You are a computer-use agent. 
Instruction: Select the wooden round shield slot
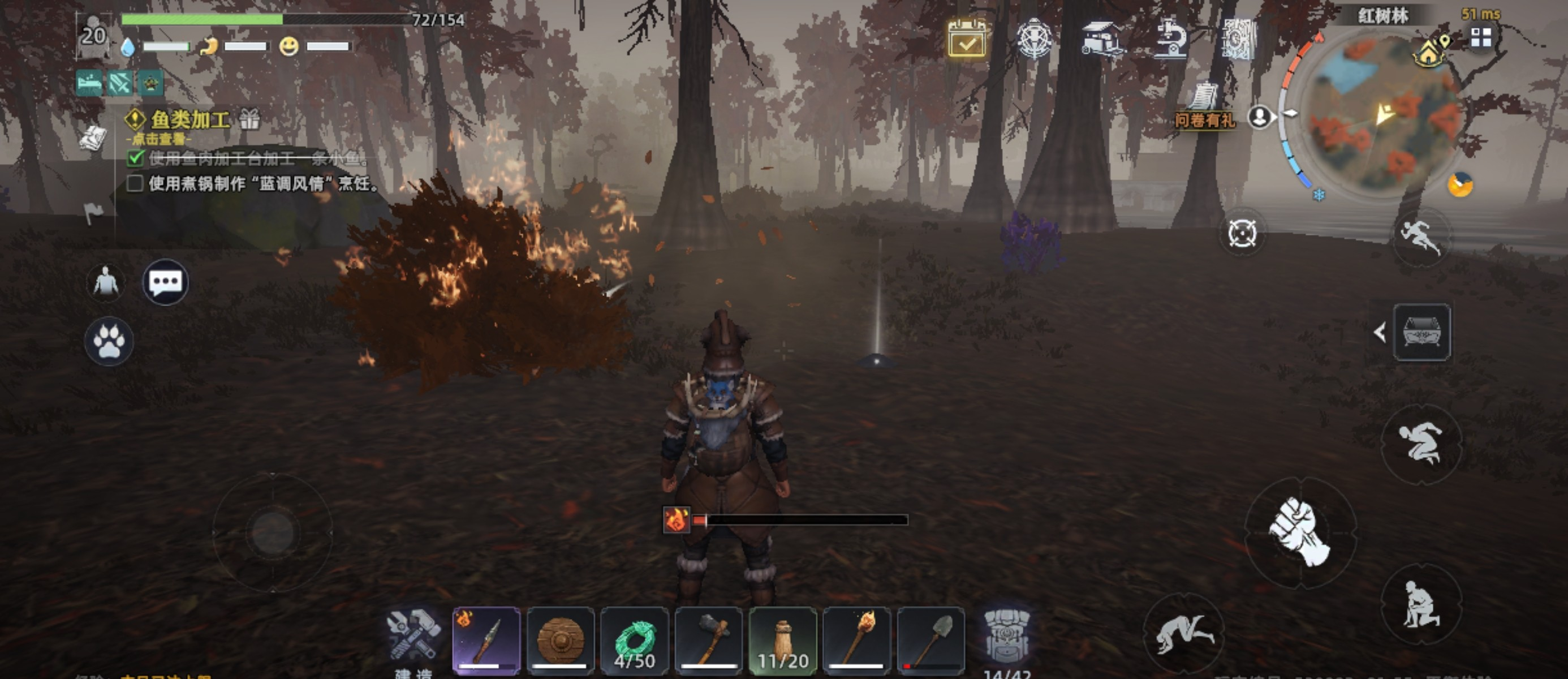pos(561,640)
